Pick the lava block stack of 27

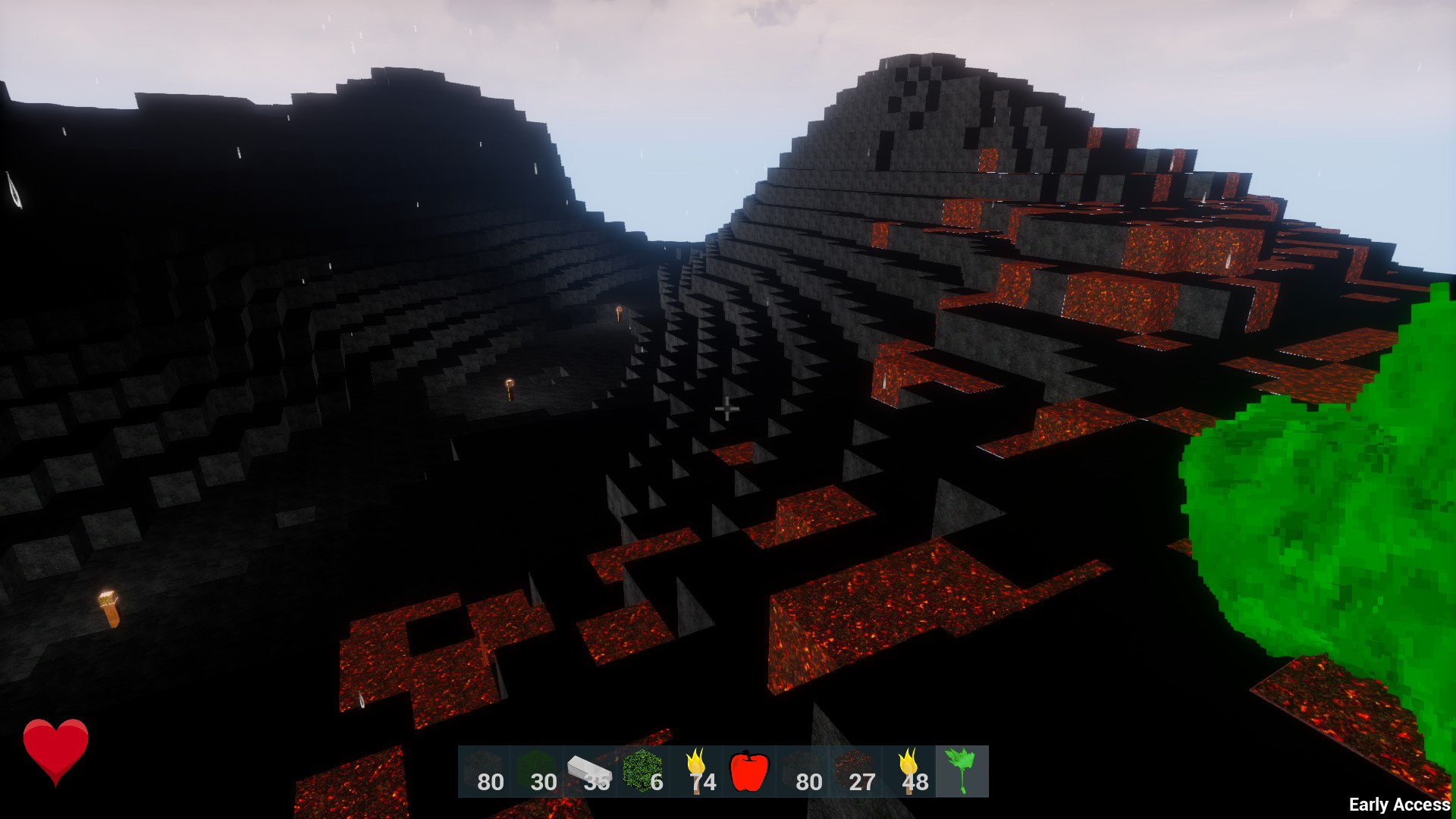point(855,771)
